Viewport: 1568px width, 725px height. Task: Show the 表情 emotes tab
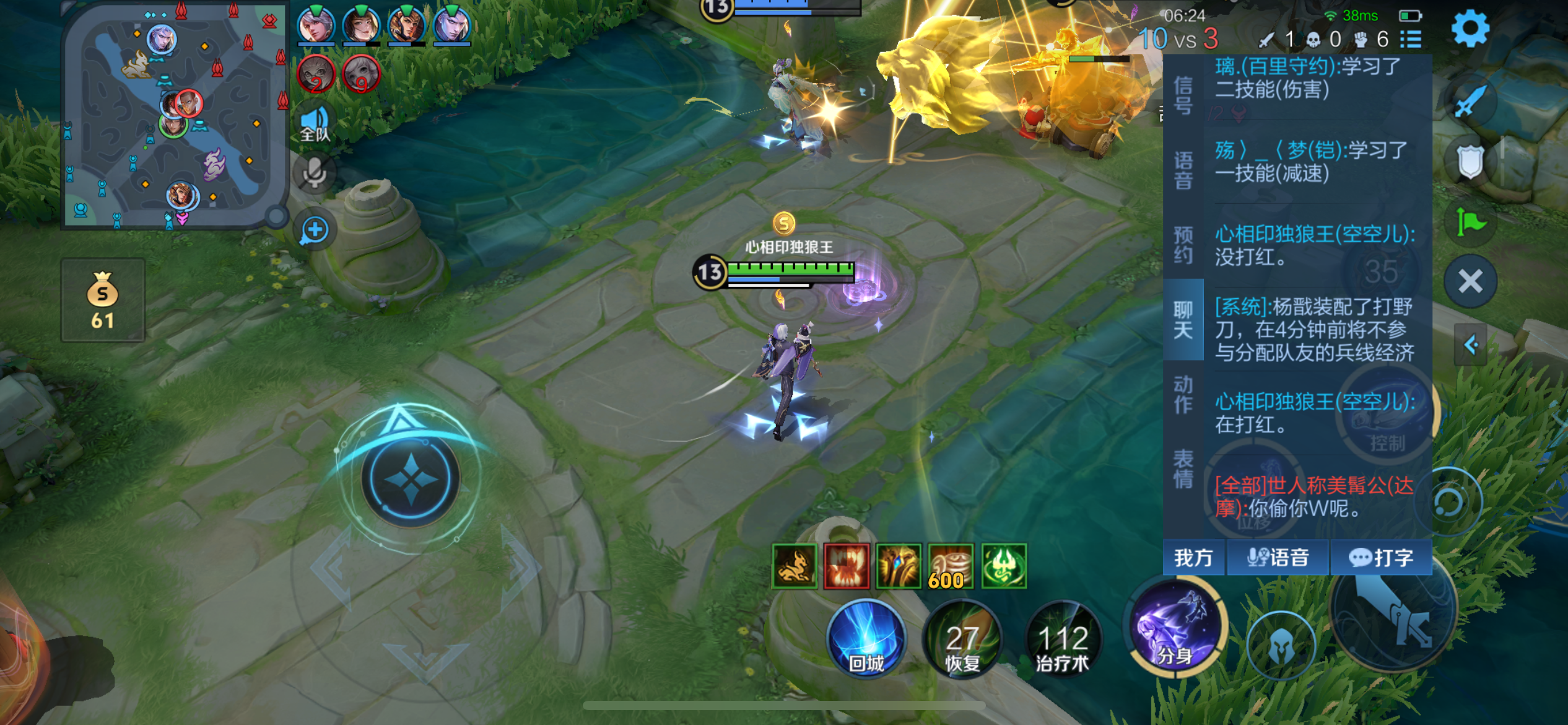tap(1183, 468)
